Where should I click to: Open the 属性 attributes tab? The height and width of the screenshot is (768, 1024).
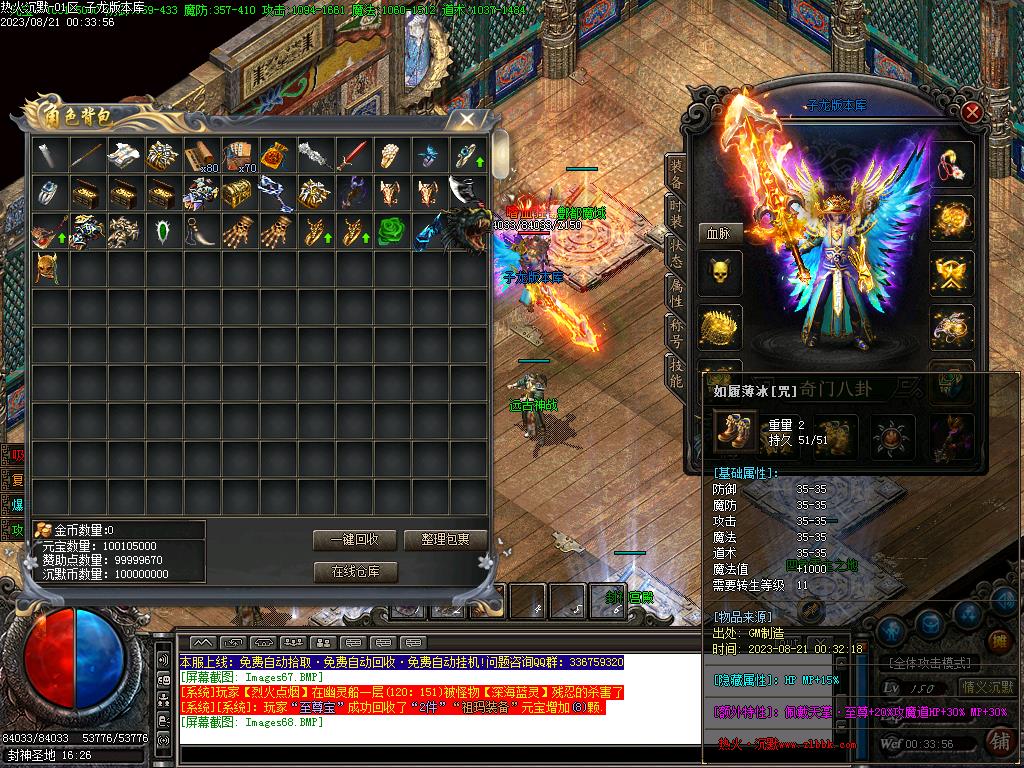pyautogui.click(x=677, y=293)
